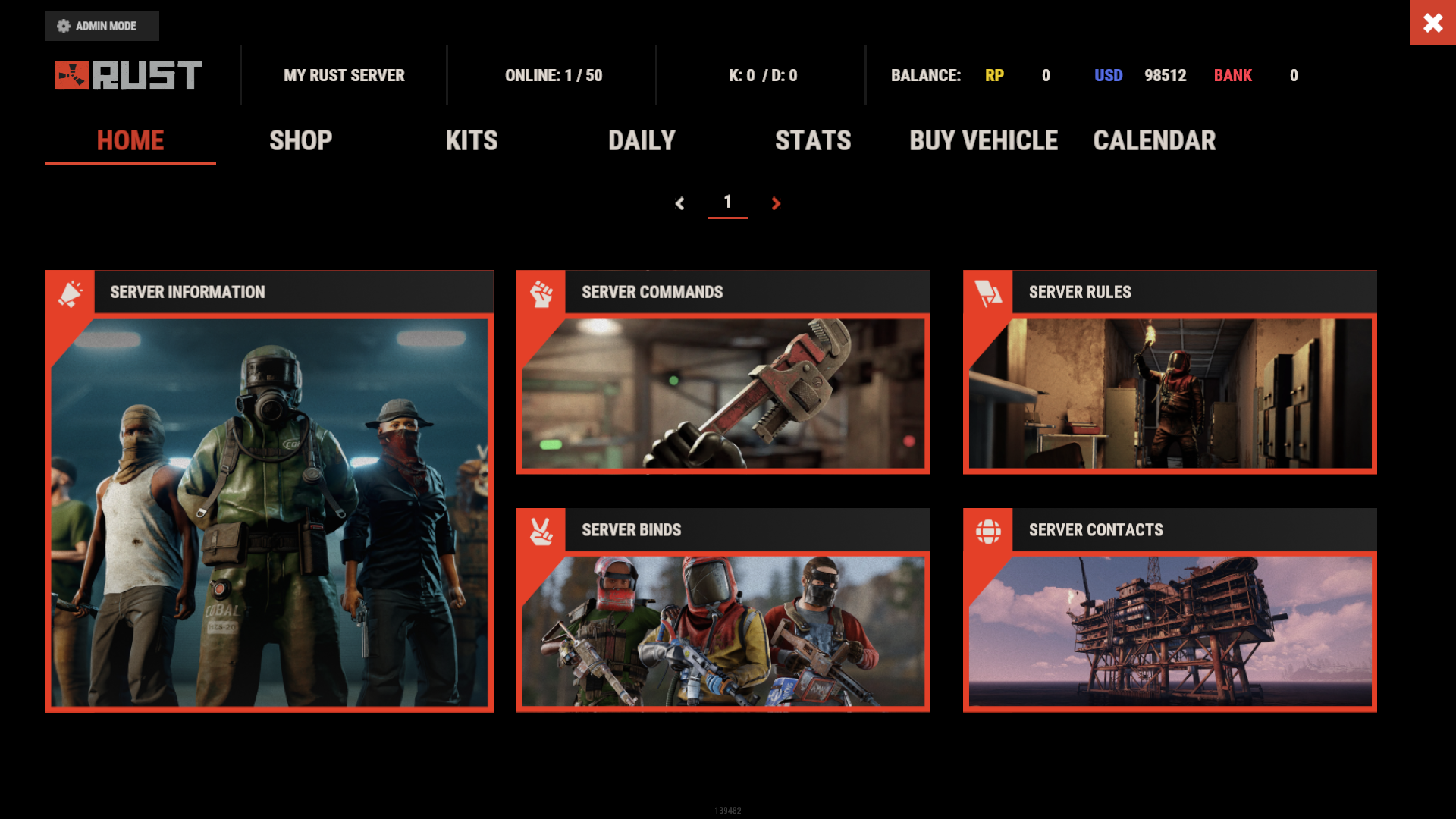Go to the Buy Vehicle tab

(x=984, y=140)
